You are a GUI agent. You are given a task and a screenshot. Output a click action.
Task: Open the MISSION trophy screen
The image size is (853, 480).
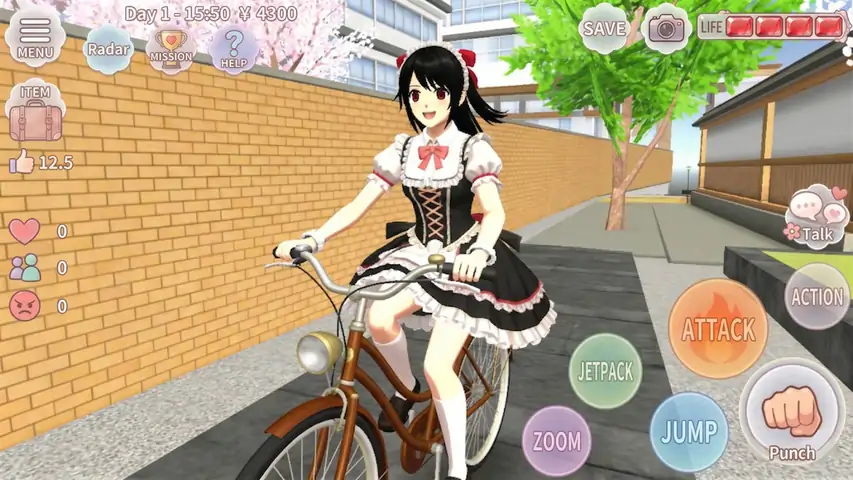(x=171, y=48)
